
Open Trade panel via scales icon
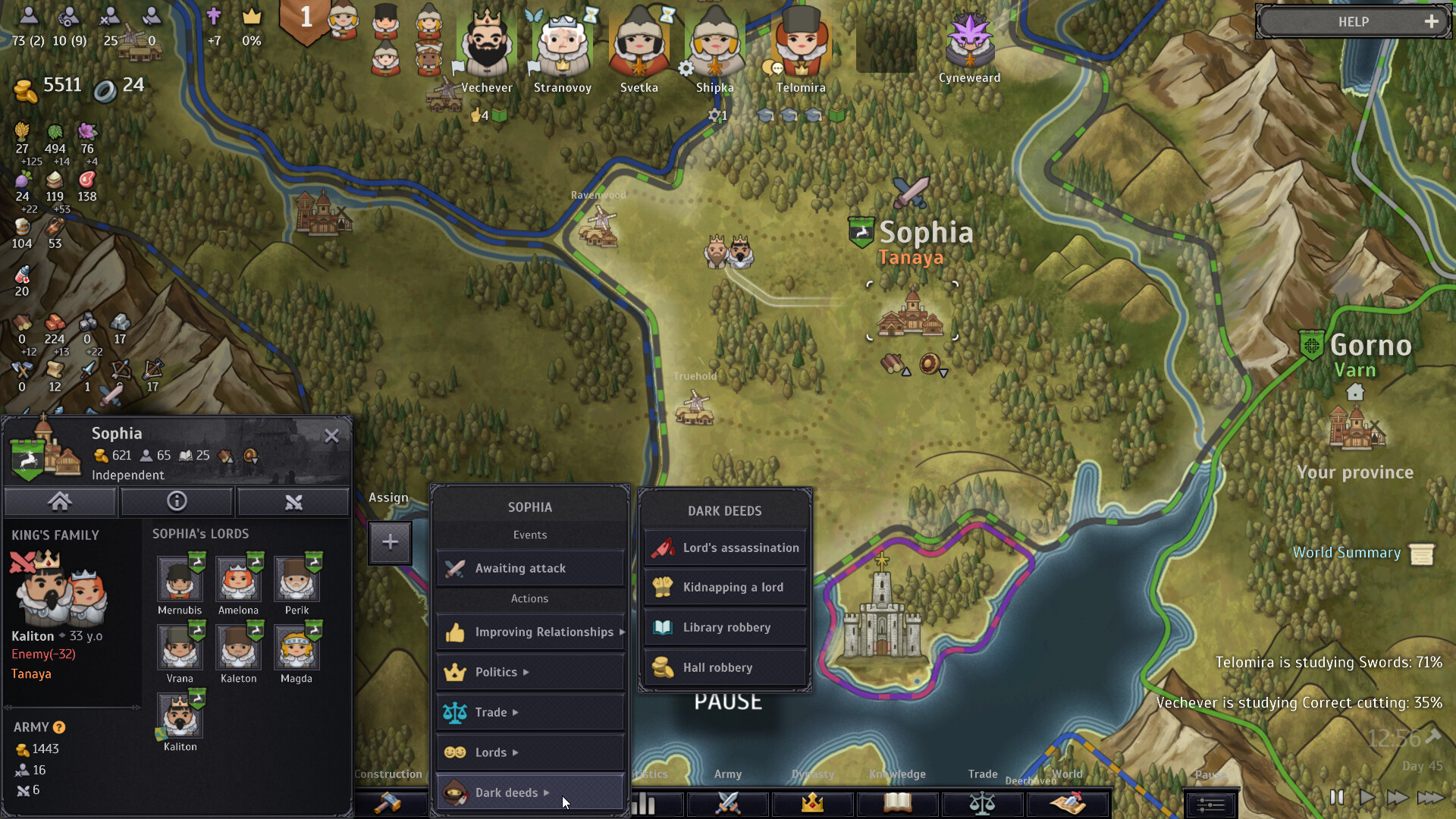tap(983, 804)
